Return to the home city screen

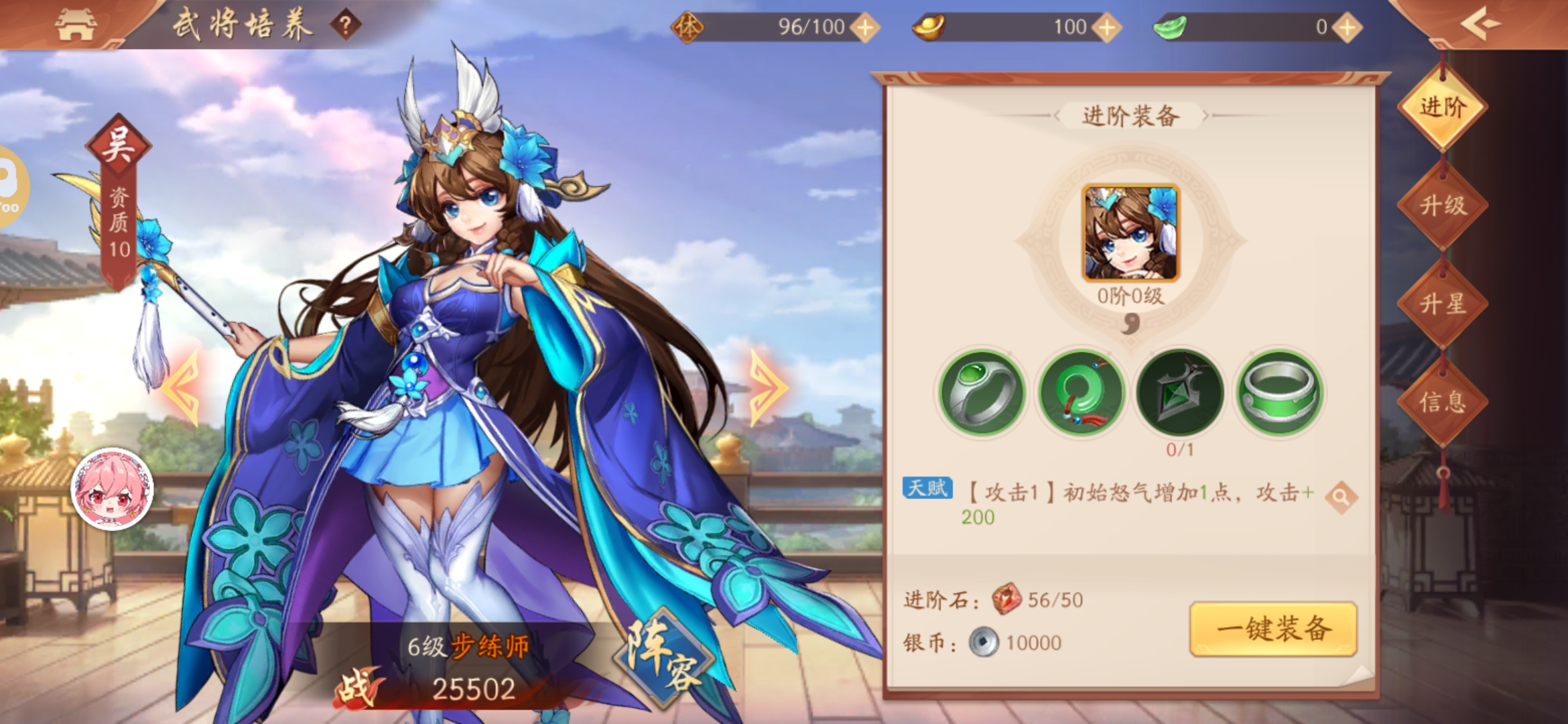pyautogui.click(x=75, y=25)
